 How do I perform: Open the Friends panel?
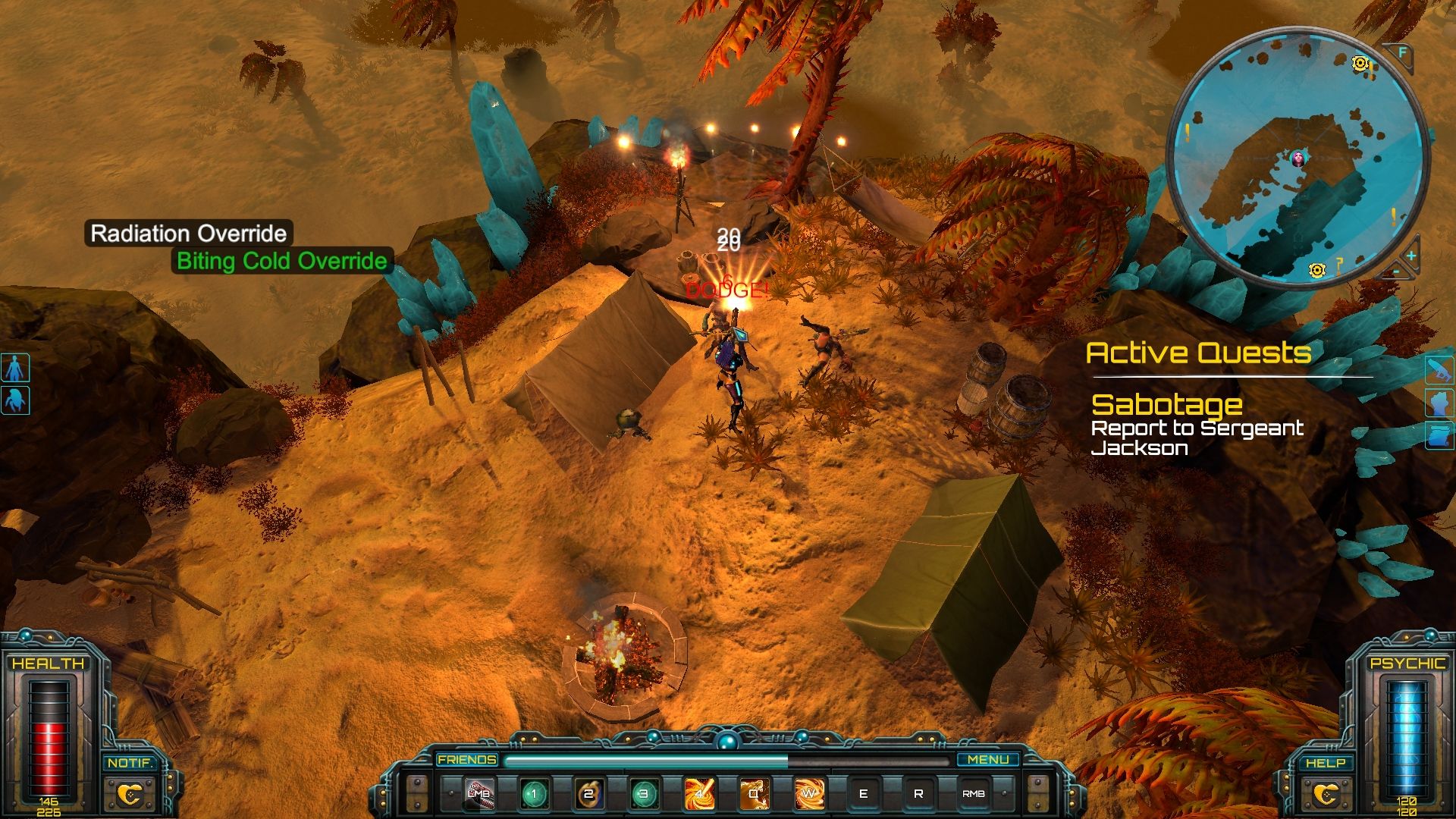coord(467,759)
